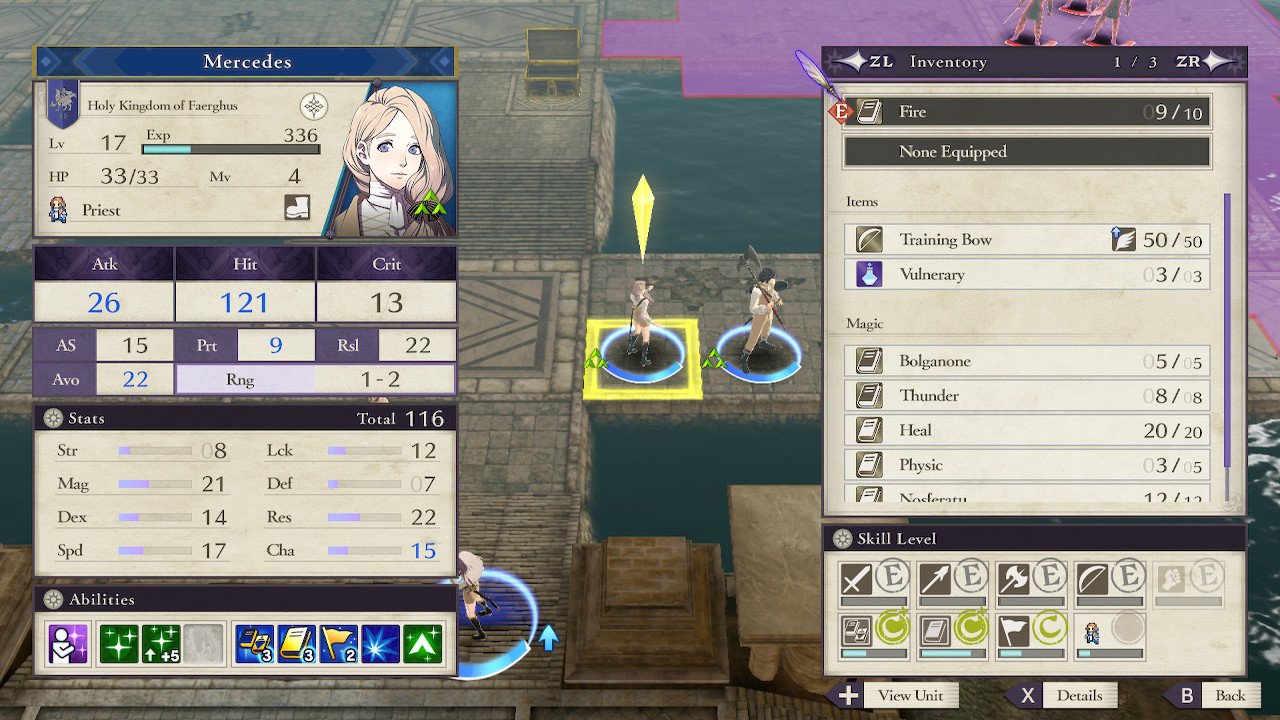Select the Thunder spell row
Screen dimensions: 1280x720
pyautogui.click(x=1027, y=396)
